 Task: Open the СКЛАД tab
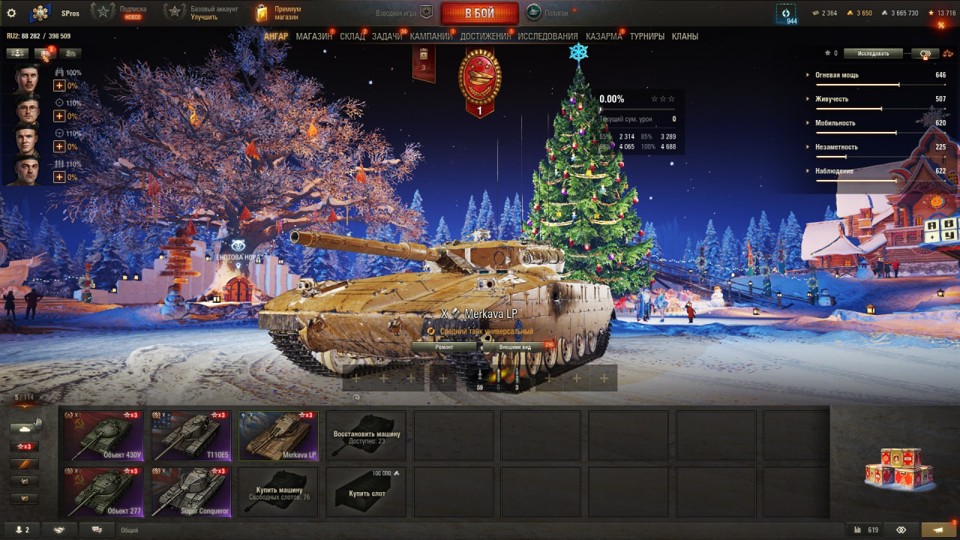[352, 36]
